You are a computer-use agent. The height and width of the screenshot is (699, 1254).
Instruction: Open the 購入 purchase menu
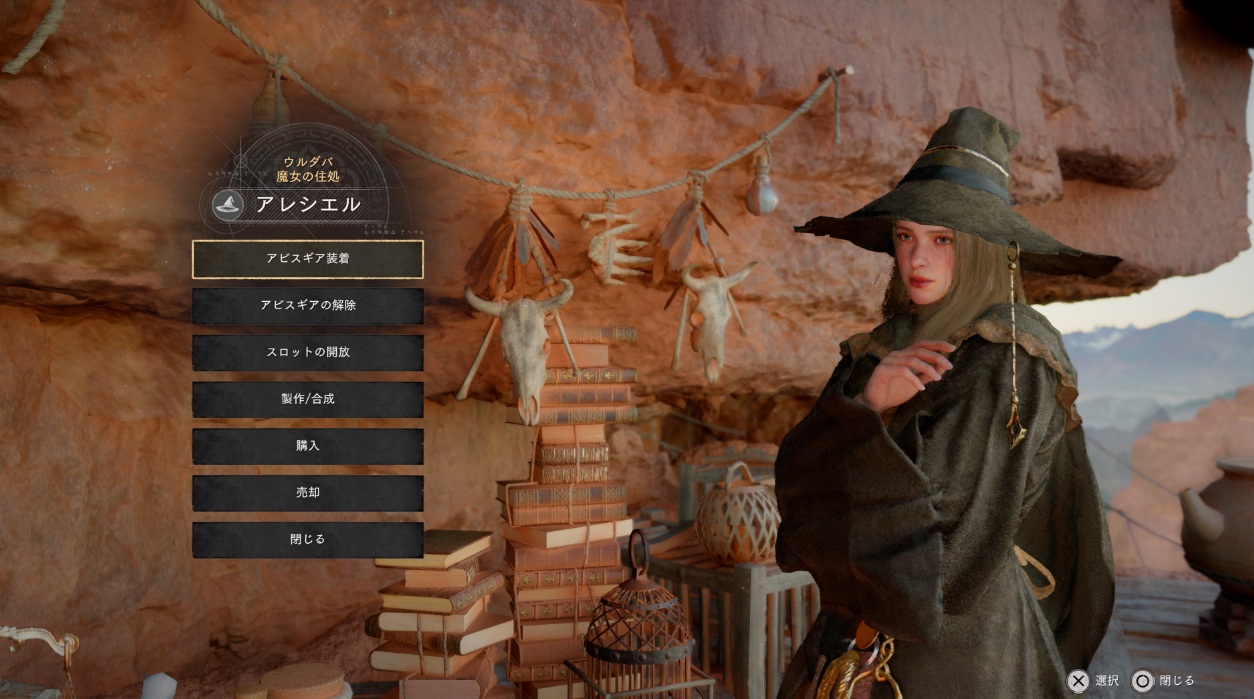307,446
